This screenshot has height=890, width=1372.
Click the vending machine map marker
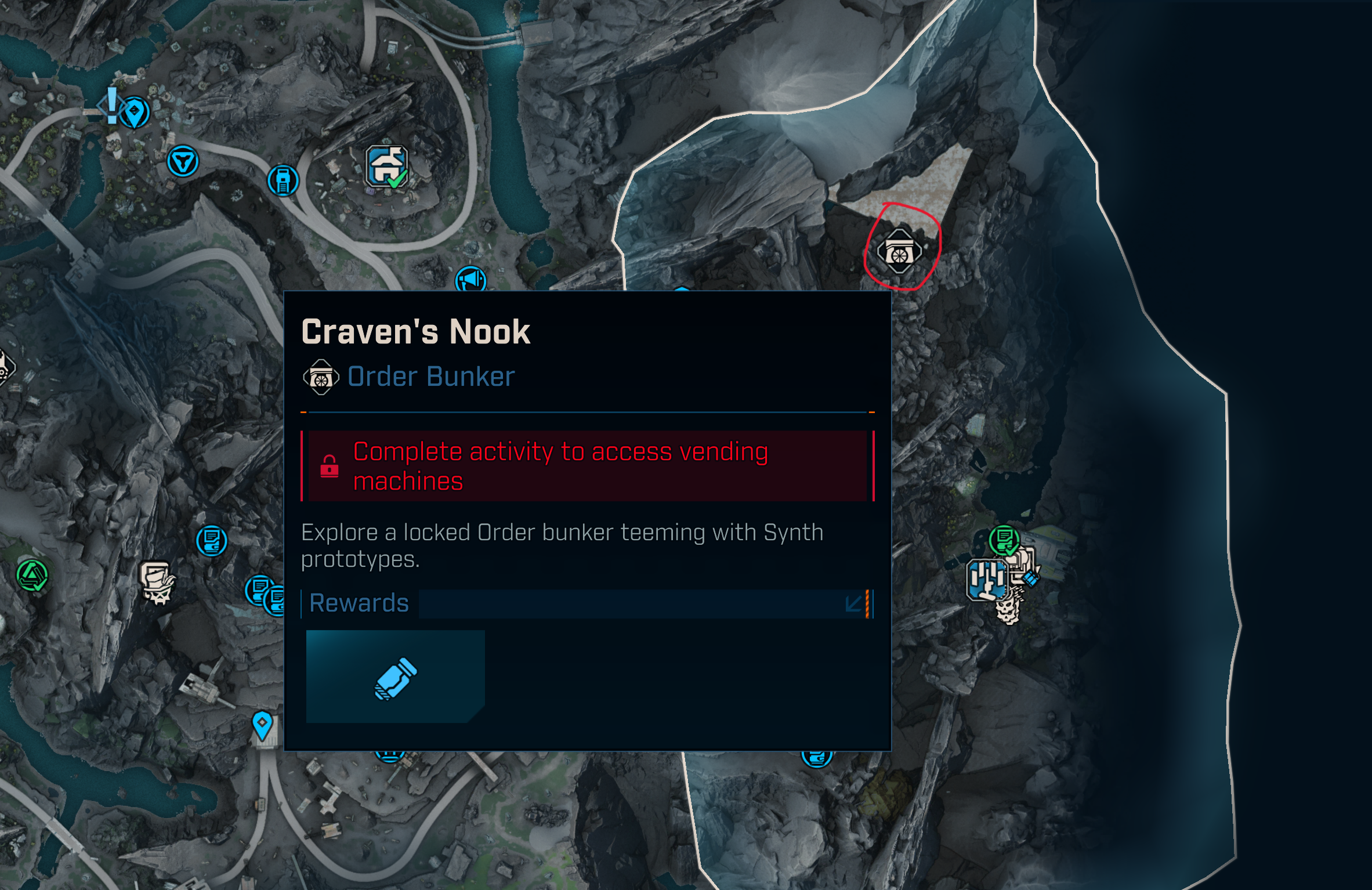coord(283,180)
